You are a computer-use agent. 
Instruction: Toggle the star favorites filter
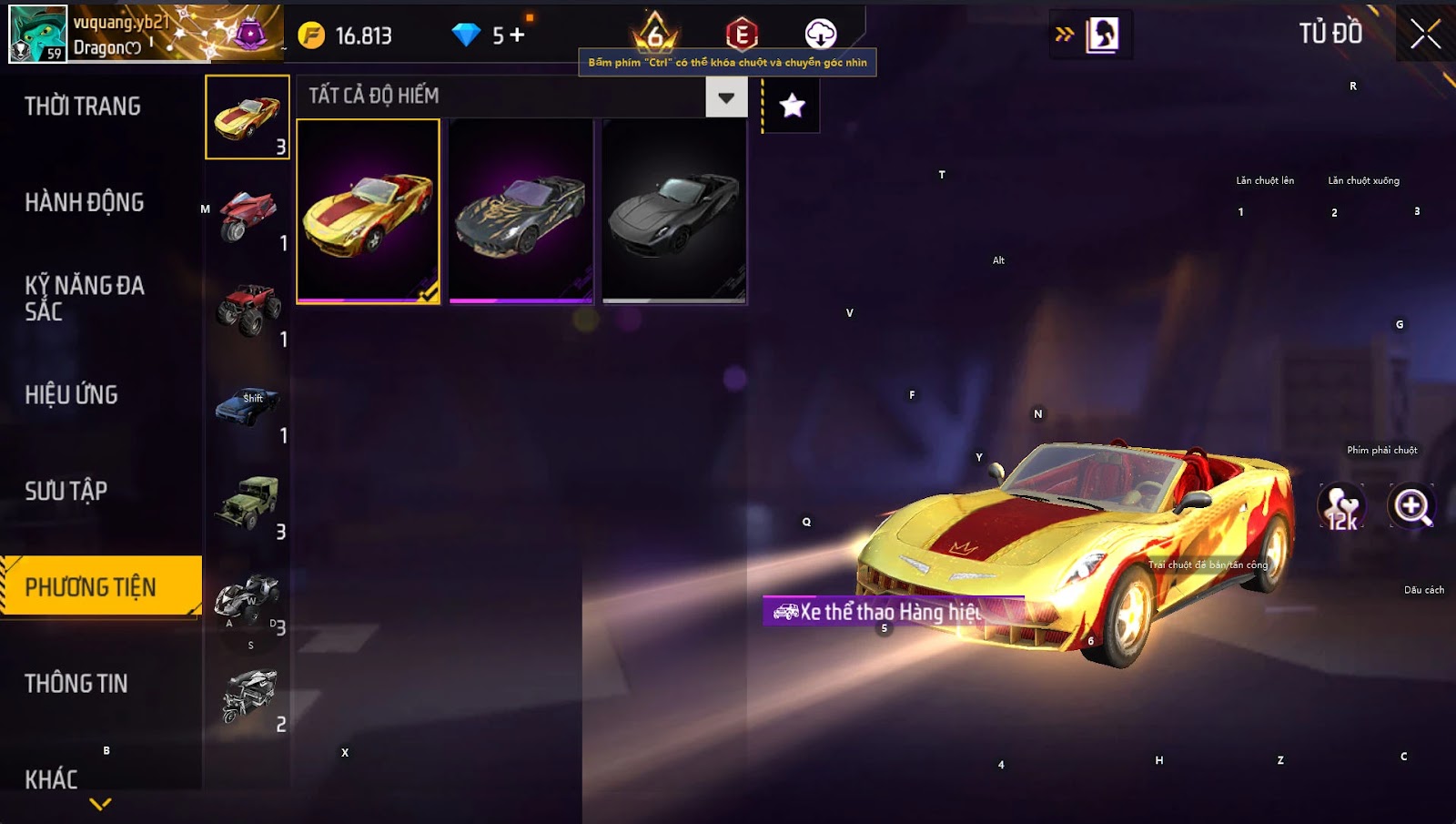pos(792,107)
